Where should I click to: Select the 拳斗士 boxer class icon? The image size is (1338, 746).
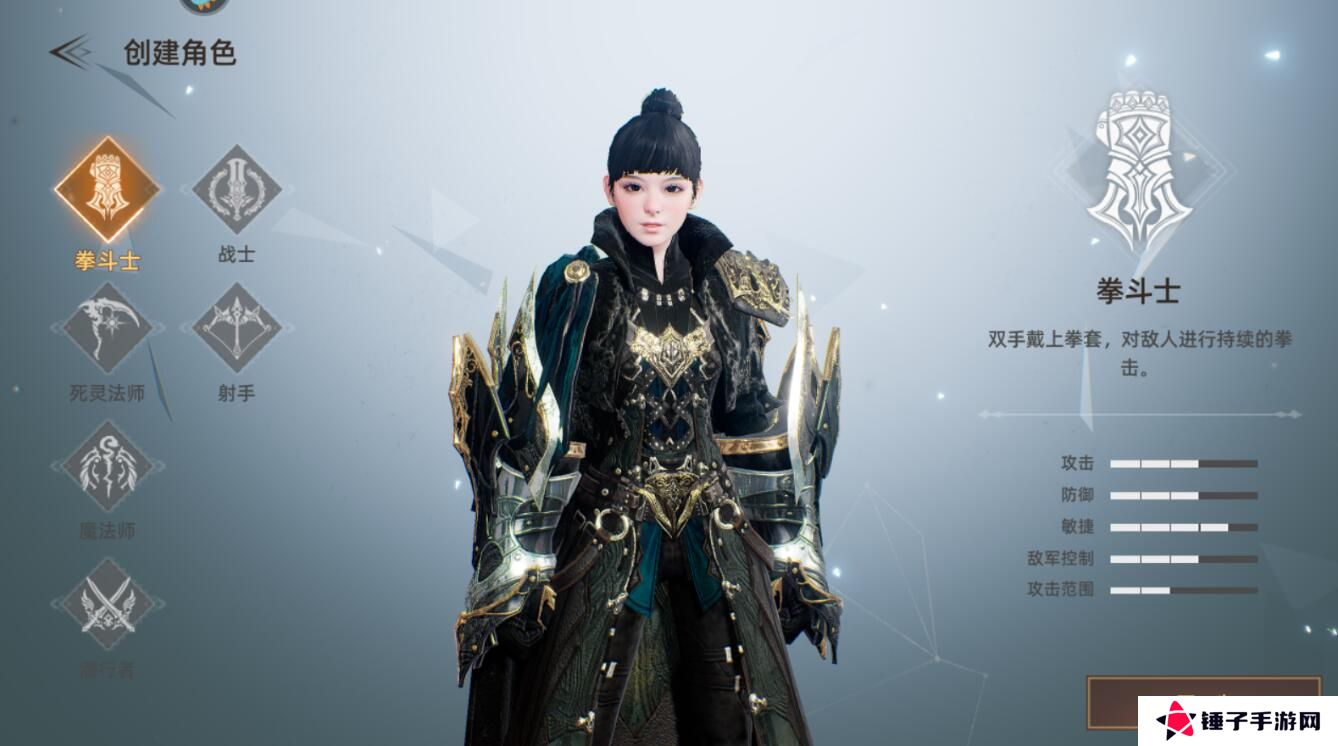click(107, 190)
